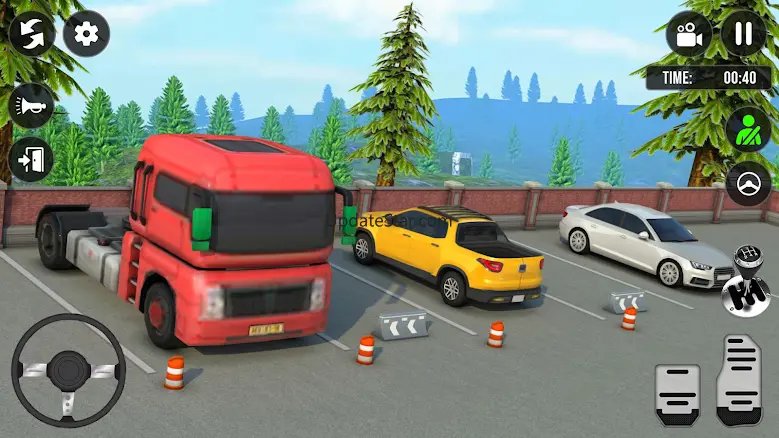Sound the truck horn
This screenshot has width=779, height=438.
point(32,105)
